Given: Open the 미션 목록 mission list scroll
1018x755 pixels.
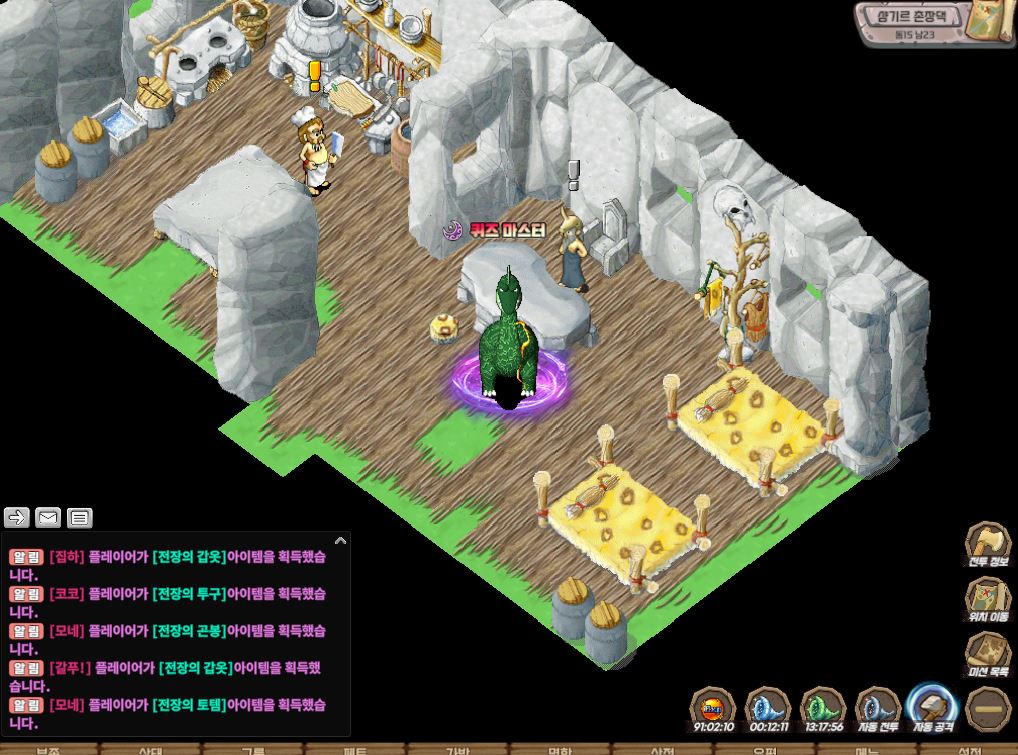Looking at the screenshot, I should [x=987, y=653].
